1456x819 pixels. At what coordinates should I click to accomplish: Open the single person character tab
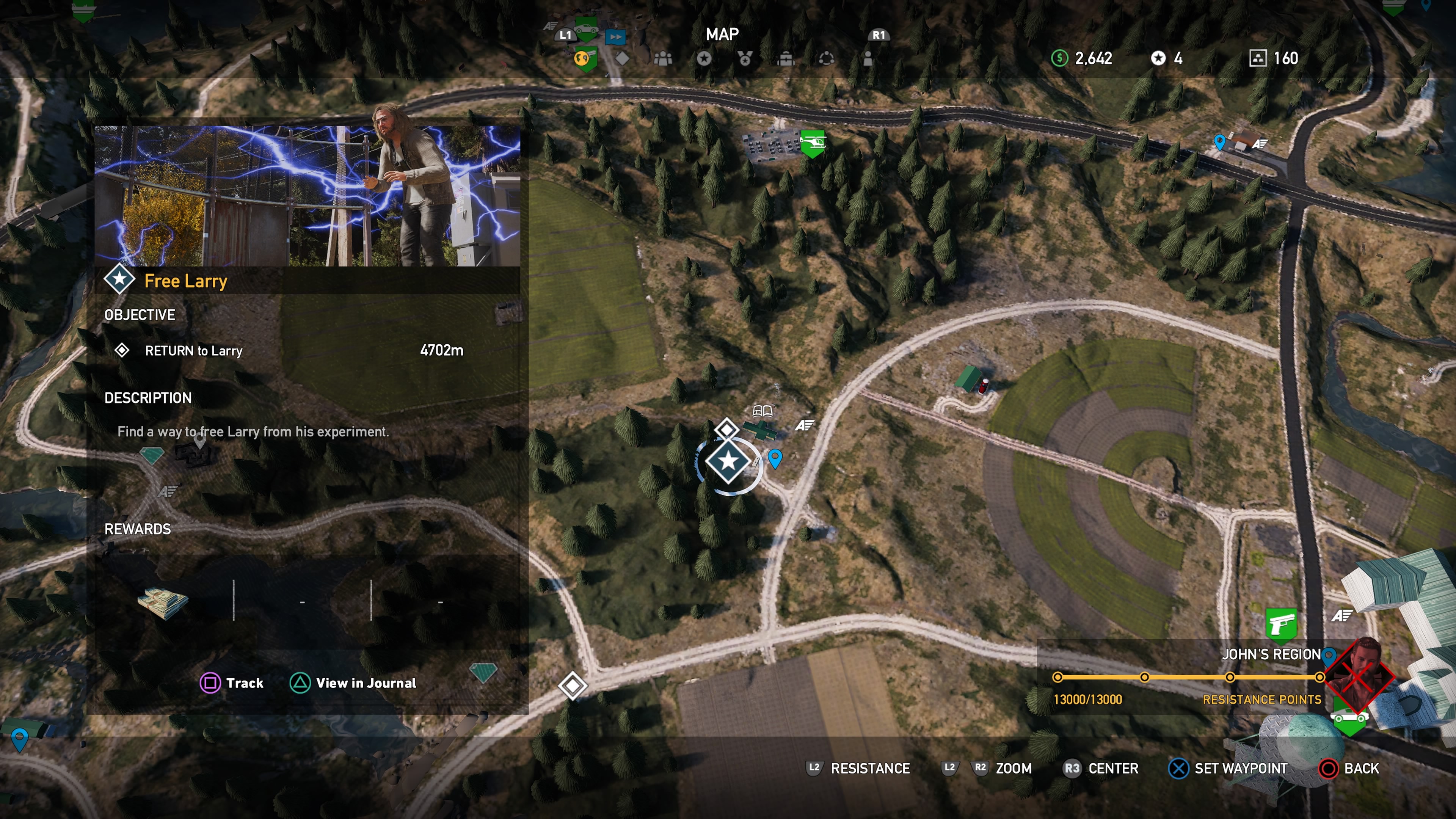click(x=868, y=58)
